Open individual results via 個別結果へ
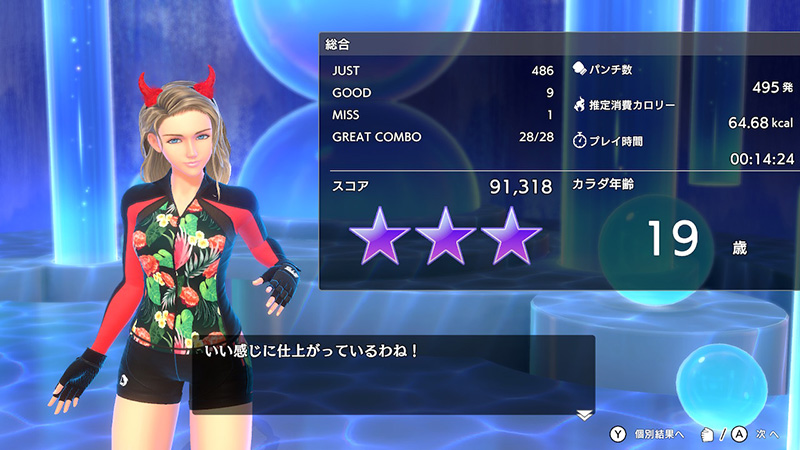Viewport: 800px width, 450px height. tap(648, 435)
